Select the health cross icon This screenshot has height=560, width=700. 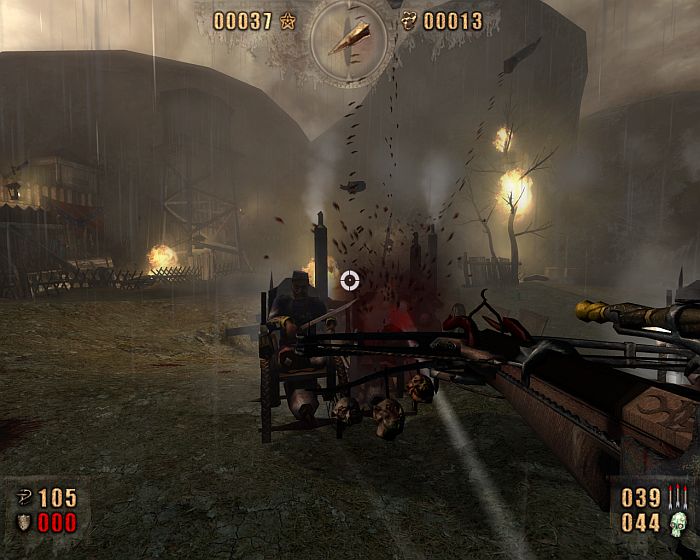pos(24,498)
